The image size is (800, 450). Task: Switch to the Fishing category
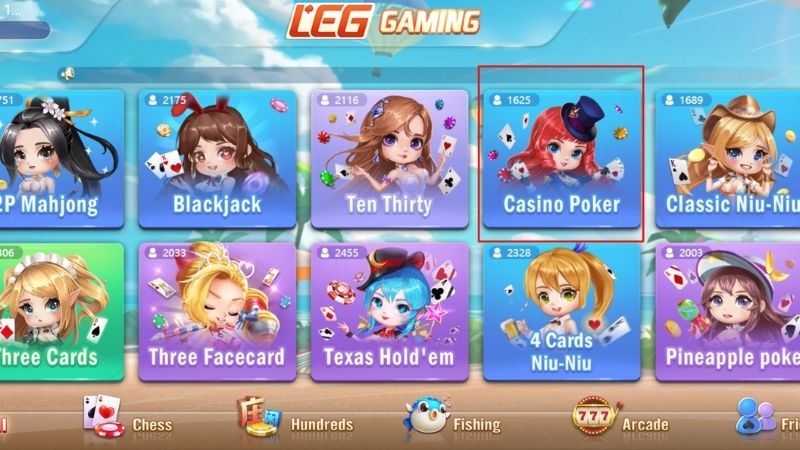[x=453, y=421]
